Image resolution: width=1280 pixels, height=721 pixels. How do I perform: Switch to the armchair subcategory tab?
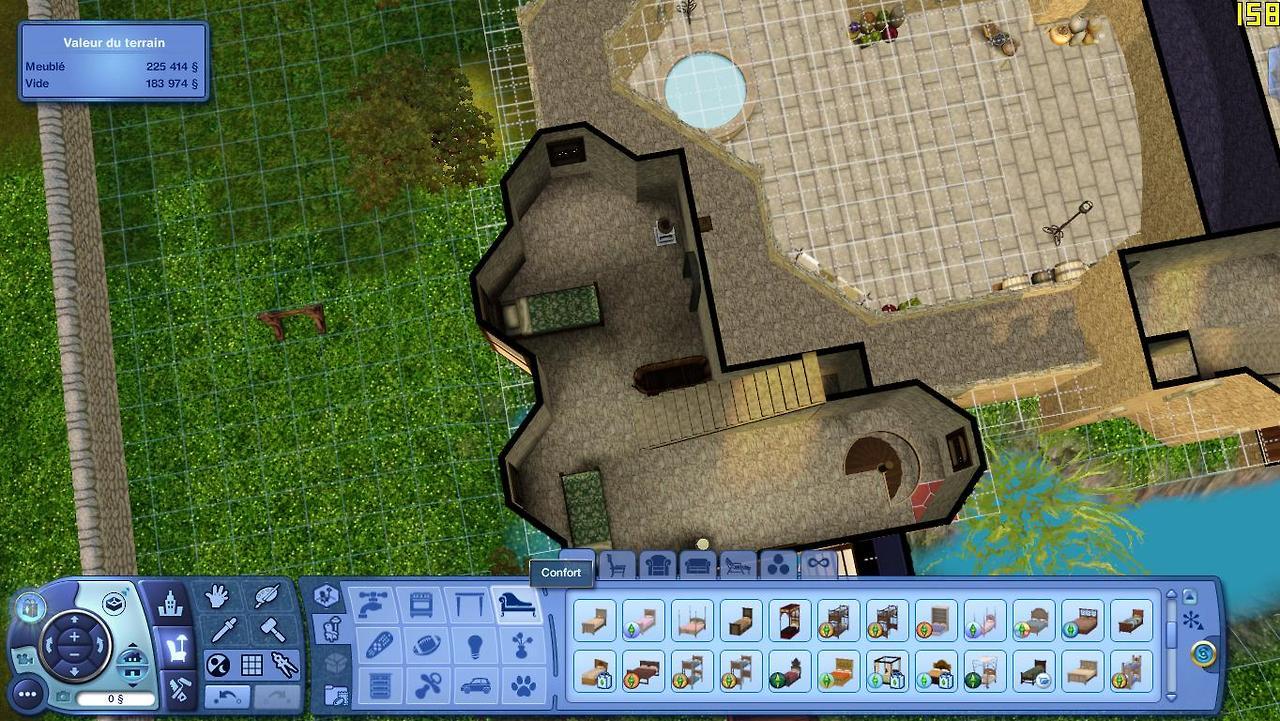coord(658,566)
